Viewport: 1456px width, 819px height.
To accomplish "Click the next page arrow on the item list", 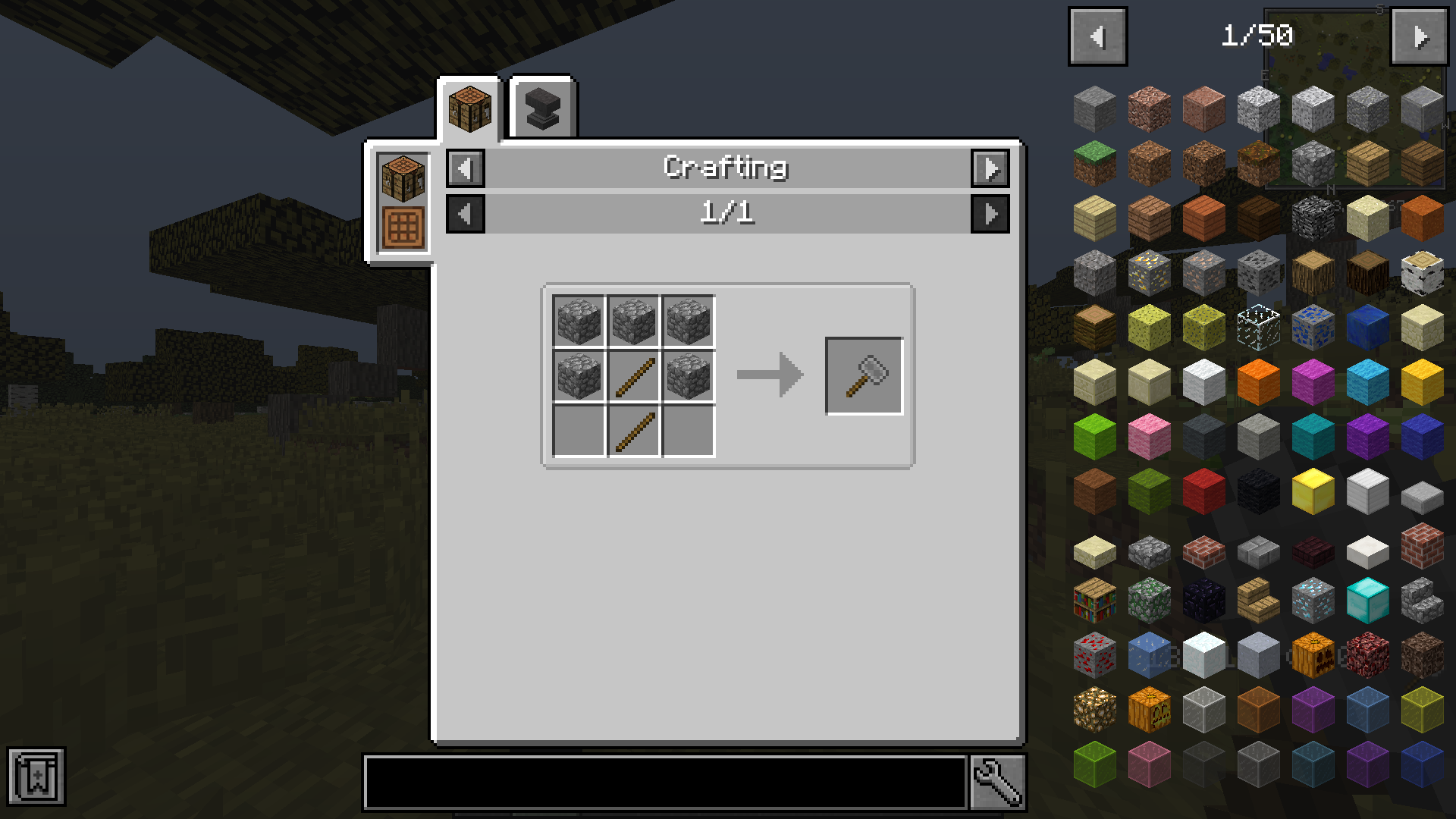I will tap(1419, 36).
